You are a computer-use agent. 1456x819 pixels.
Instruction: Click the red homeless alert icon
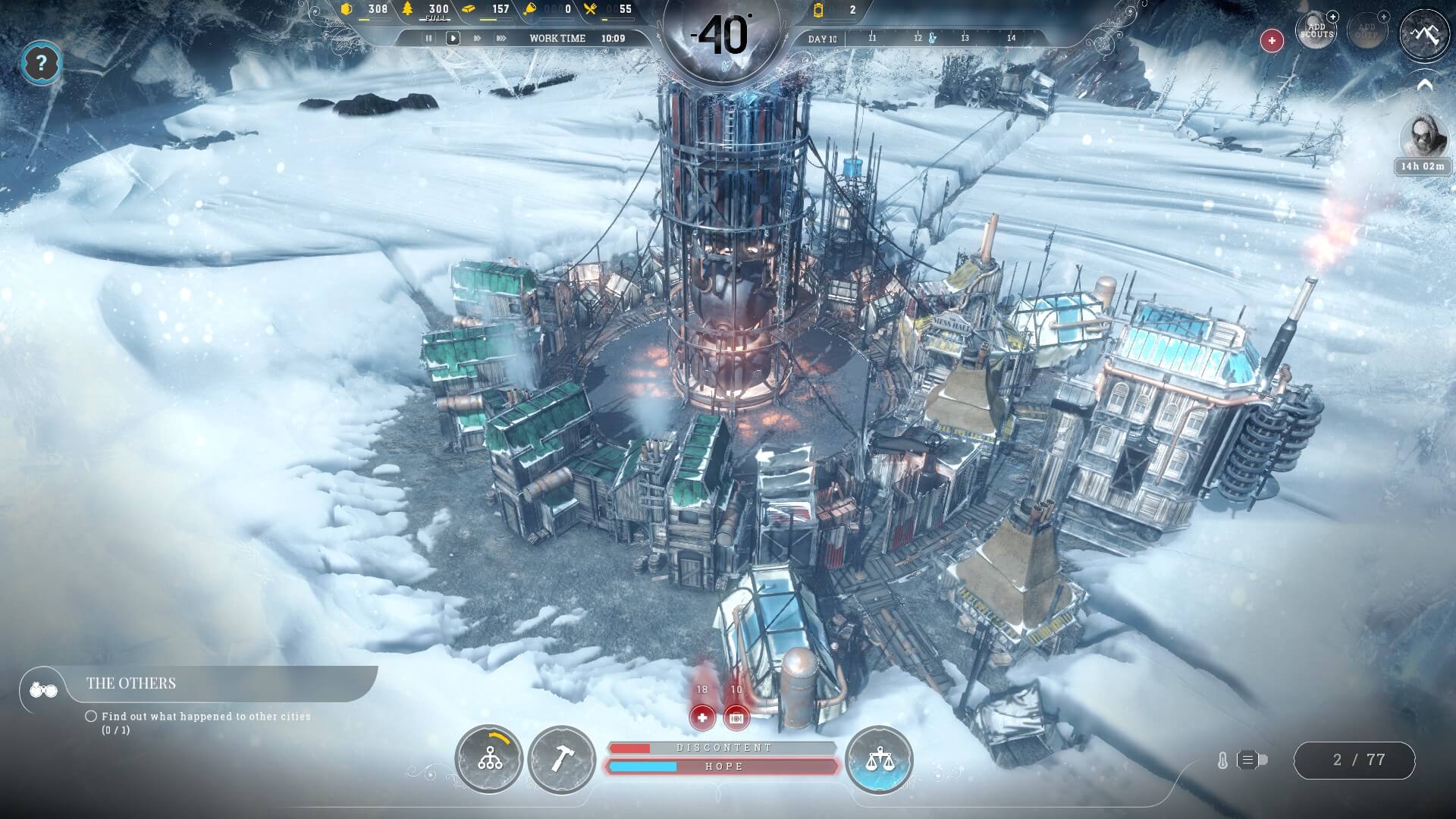click(736, 717)
